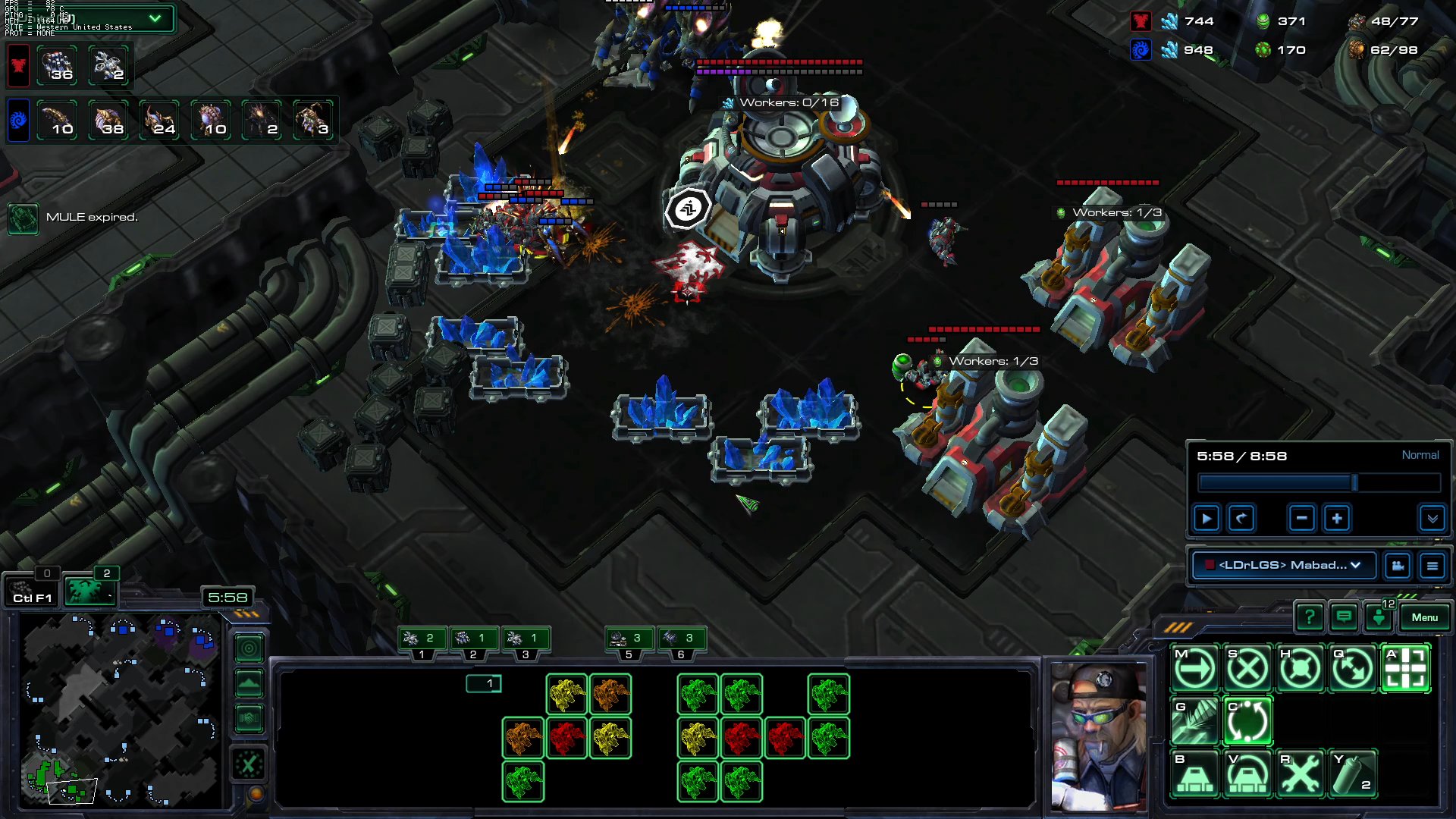Open the Menu in the top-right corner
The image size is (1456, 819).
pyautogui.click(x=1424, y=617)
